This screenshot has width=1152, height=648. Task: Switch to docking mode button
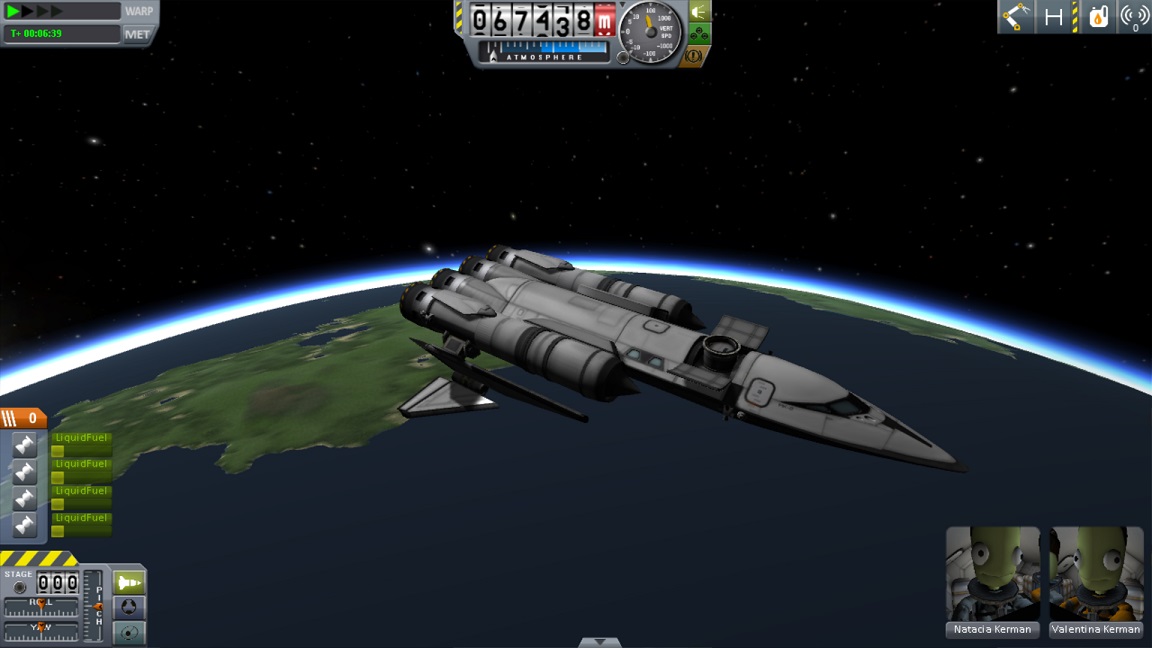(129, 608)
